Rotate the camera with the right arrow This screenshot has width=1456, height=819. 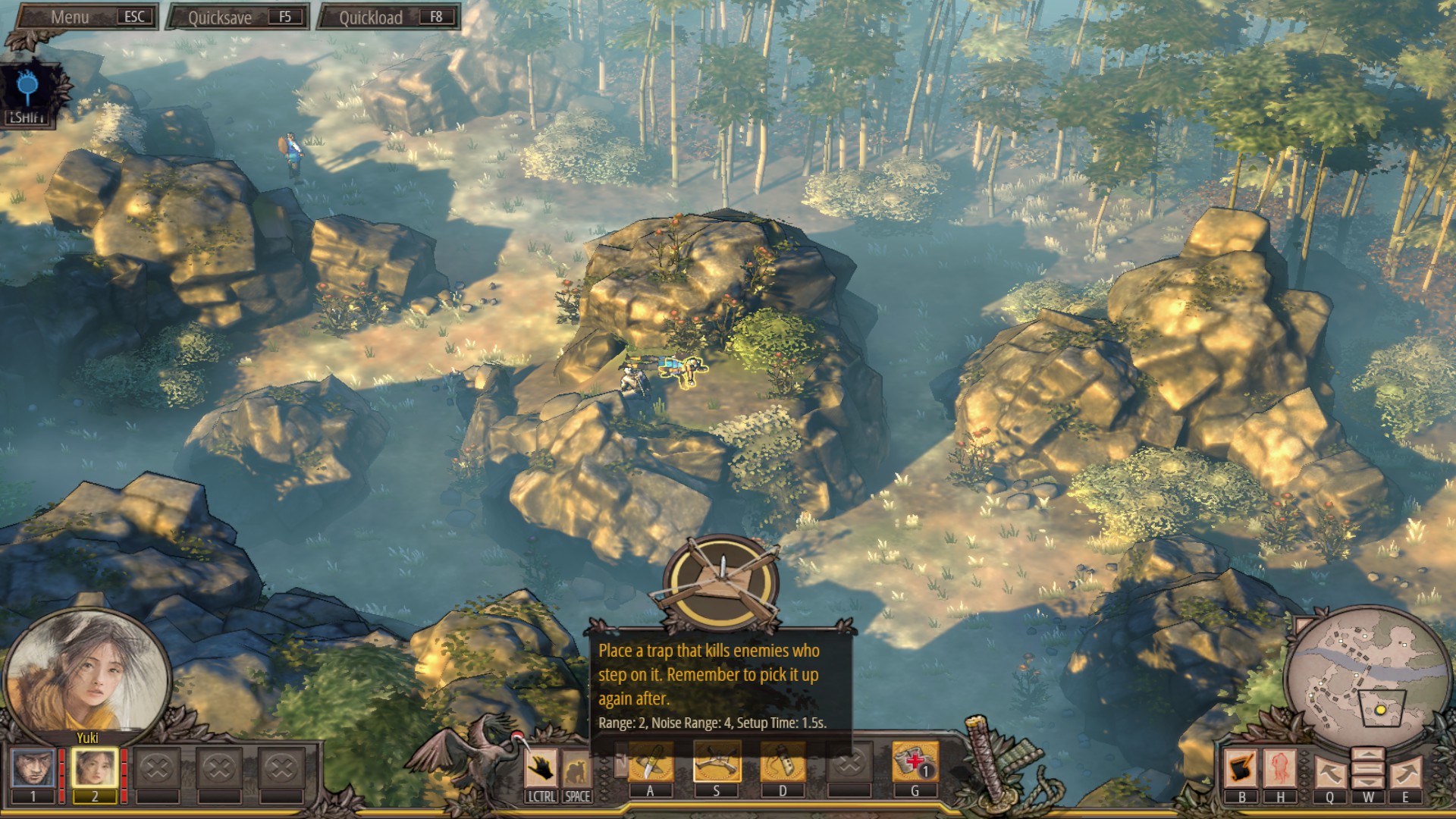1405,771
